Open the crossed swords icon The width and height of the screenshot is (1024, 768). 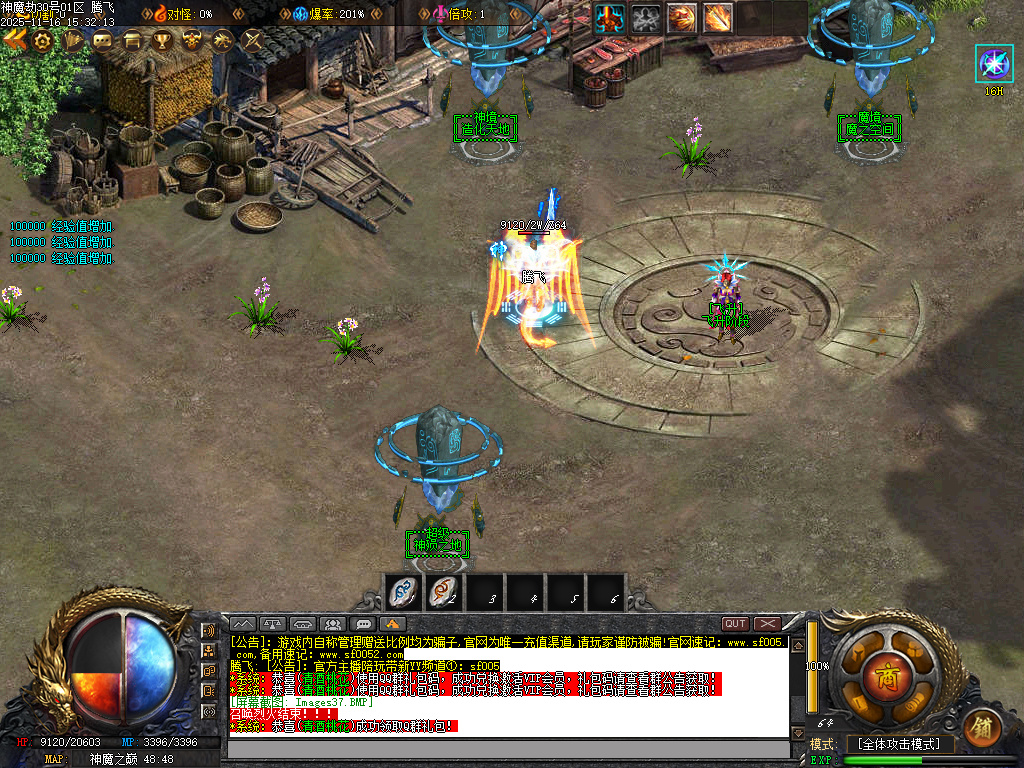click(254, 41)
